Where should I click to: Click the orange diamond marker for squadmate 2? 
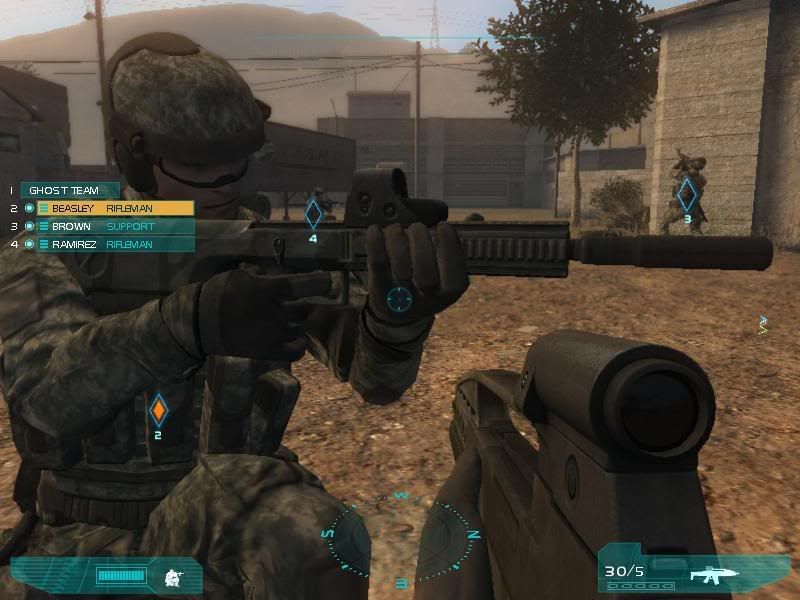[158, 410]
